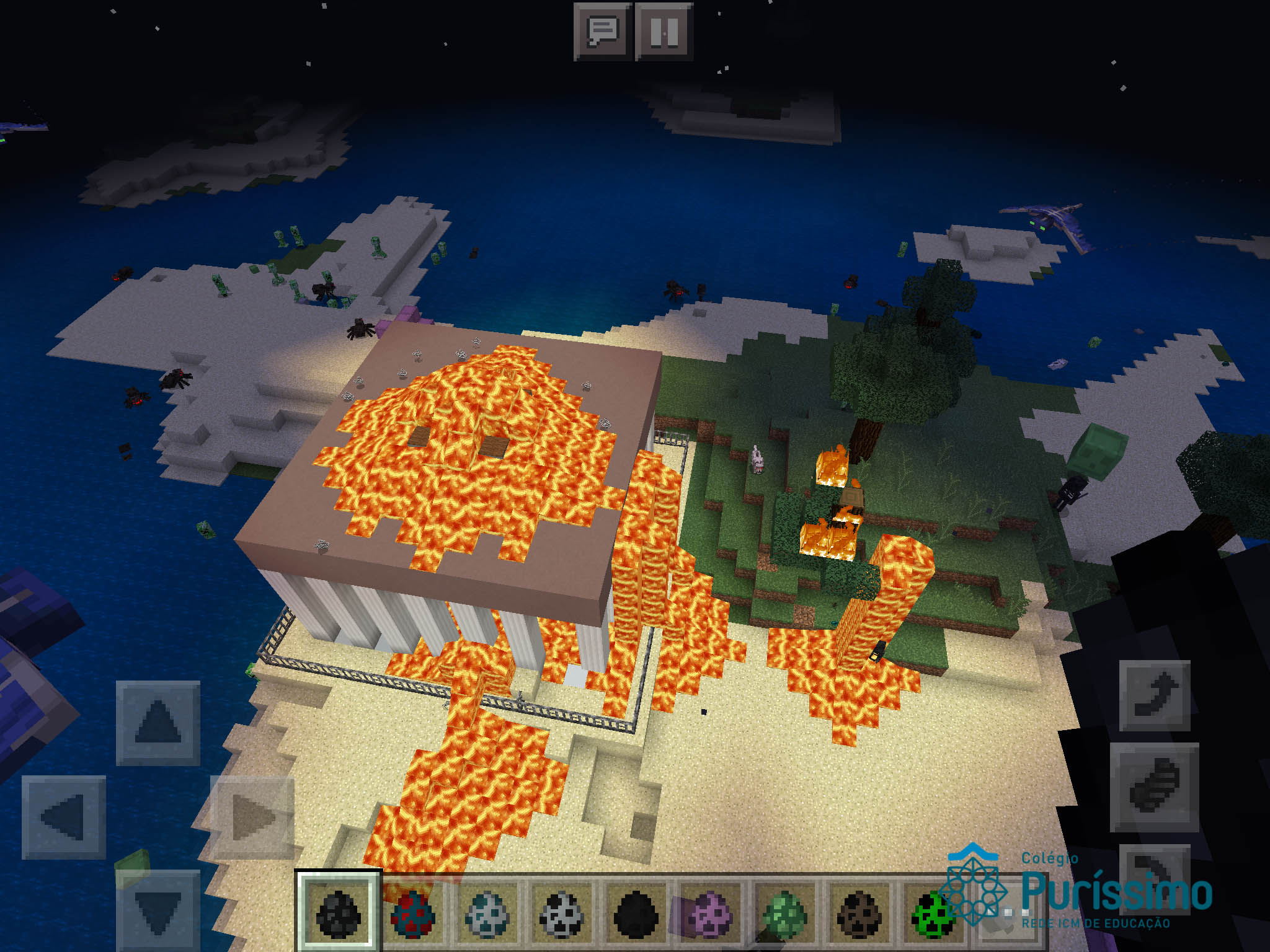The image size is (1270, 952).
Task: Fly upward with the curved up arrow
Action: click(x=1155, y=695)
